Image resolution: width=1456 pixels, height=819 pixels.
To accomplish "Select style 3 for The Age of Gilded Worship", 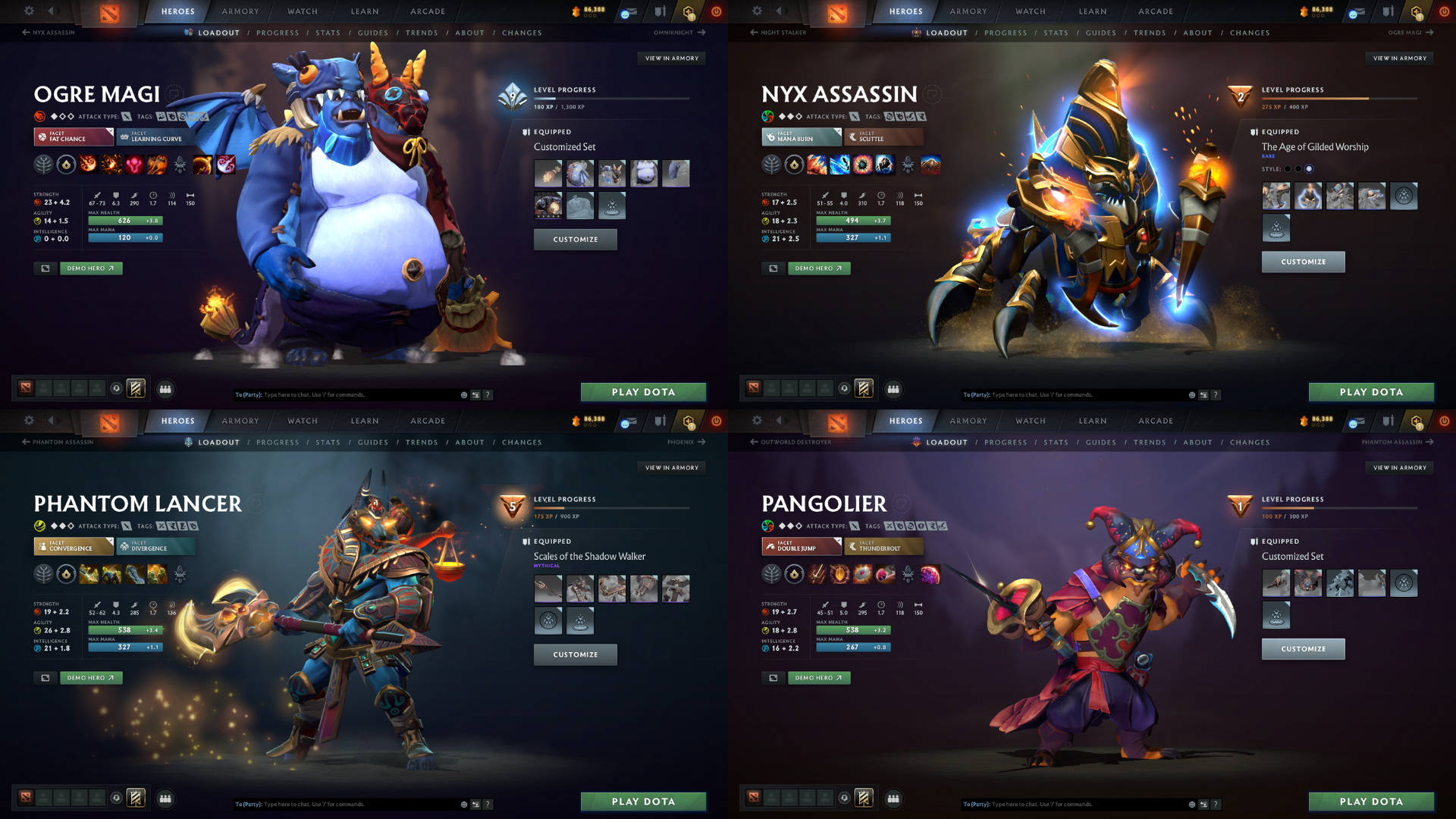I will tap(1309, 170).
